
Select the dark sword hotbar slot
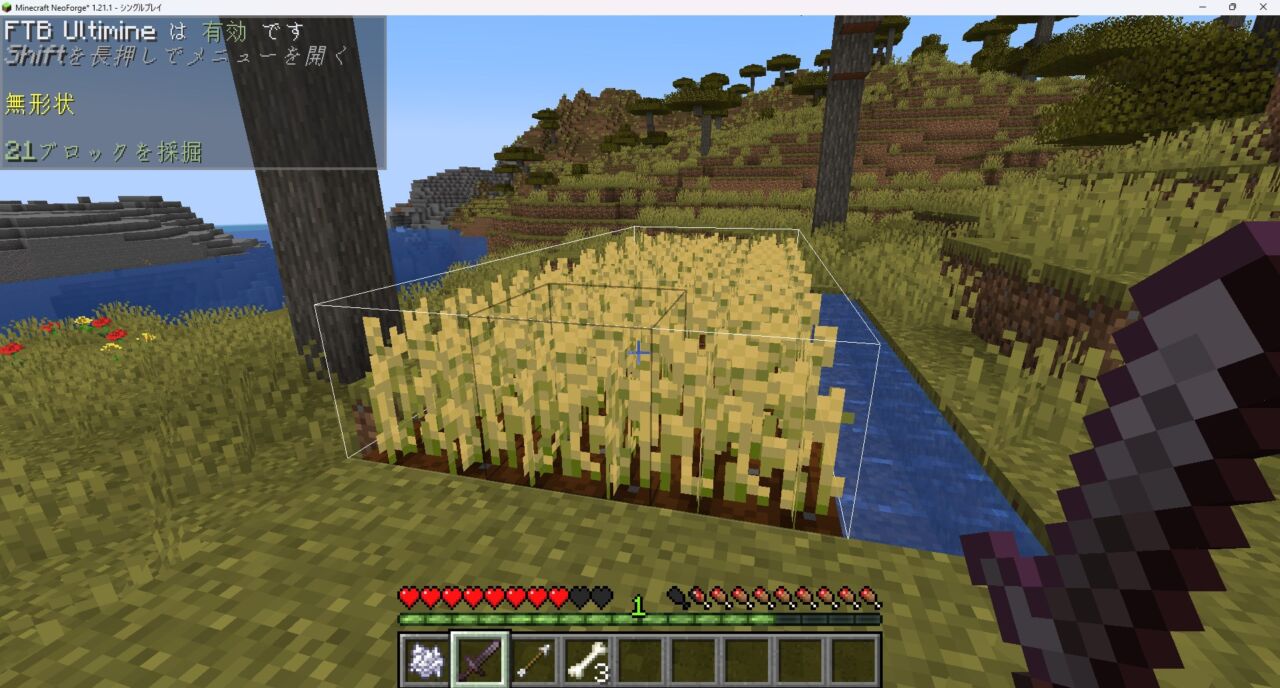480,661
